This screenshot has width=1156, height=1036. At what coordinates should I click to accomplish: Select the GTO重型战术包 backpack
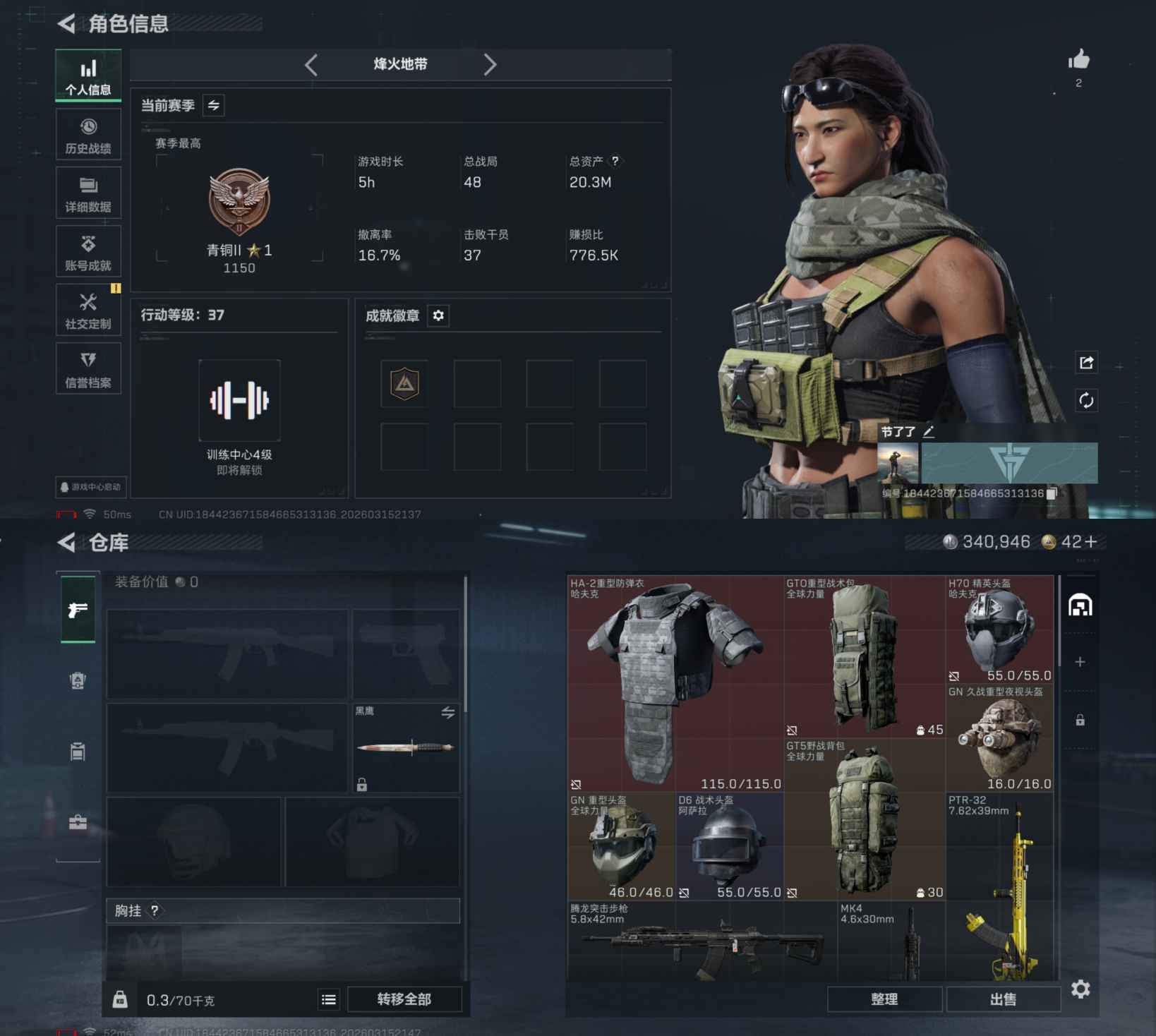coord(864,656)
